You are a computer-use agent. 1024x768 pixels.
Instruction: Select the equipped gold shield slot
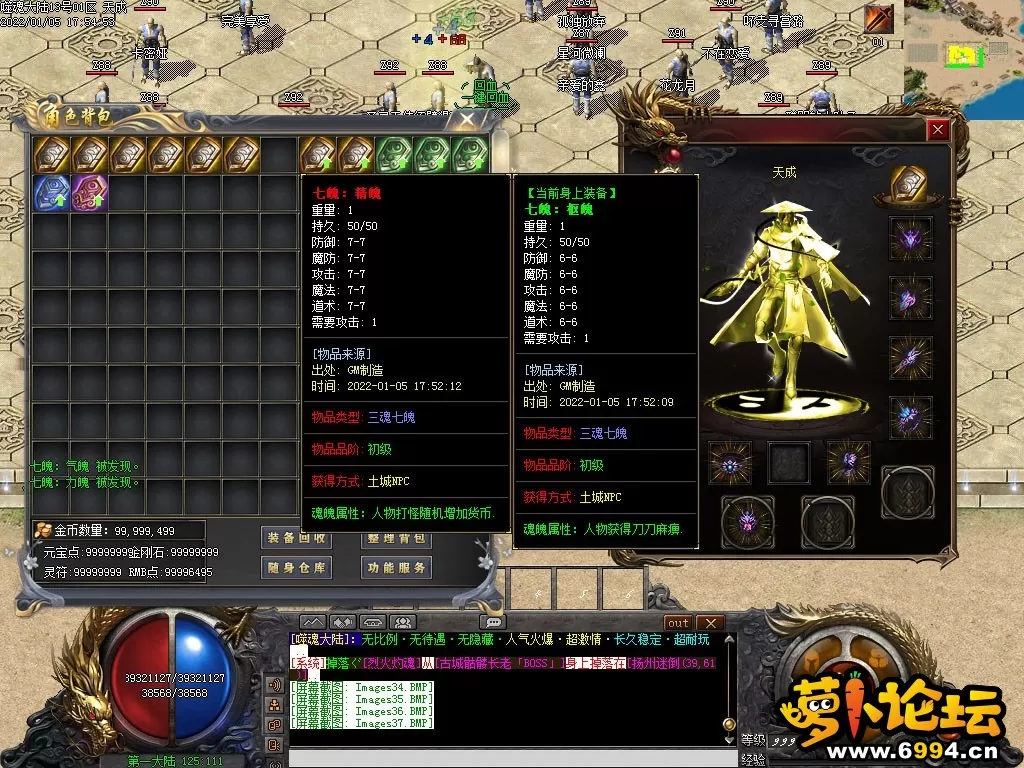[910, 187]
